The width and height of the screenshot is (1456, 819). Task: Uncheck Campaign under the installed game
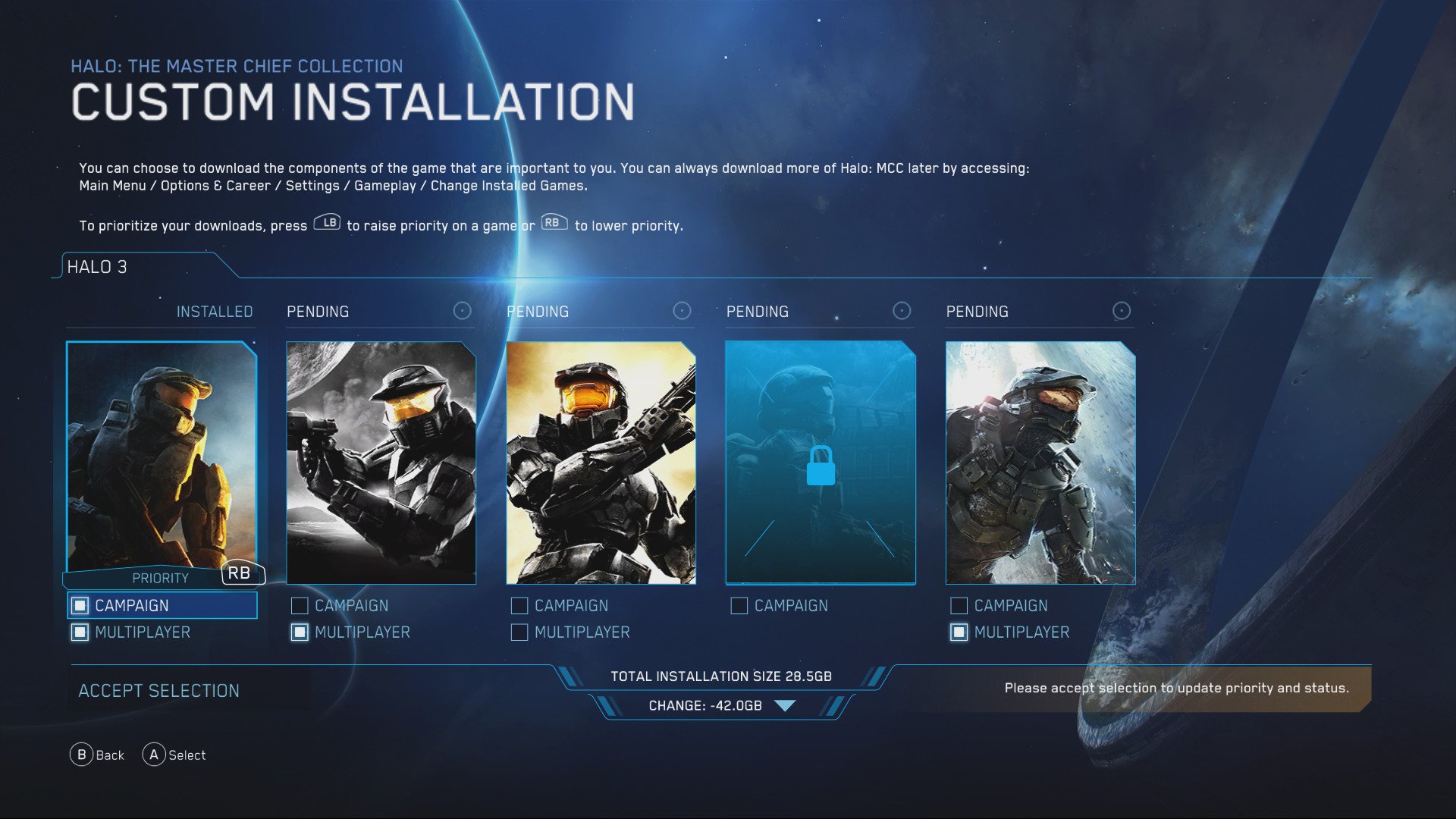(x=79, y=605)
